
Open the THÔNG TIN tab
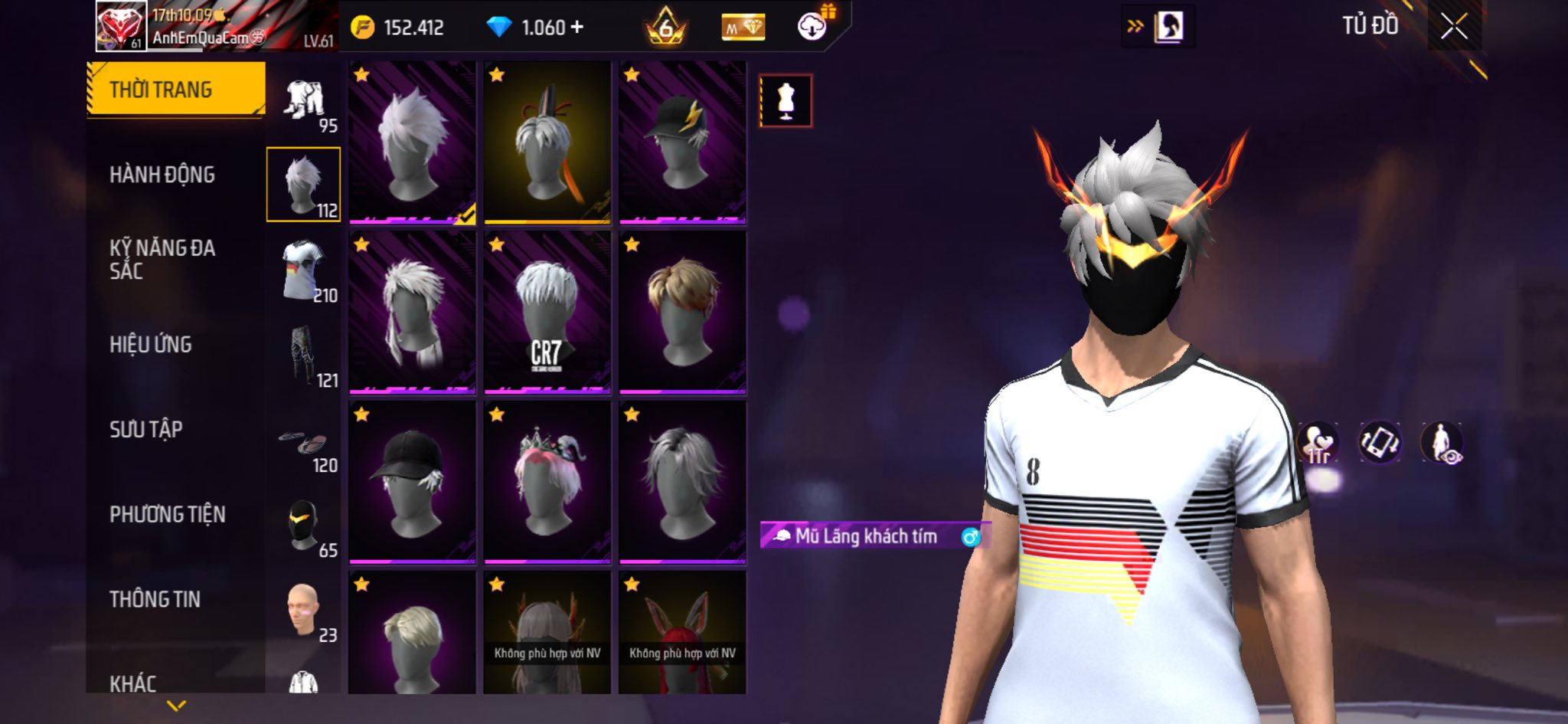pyautogui.click(x=155, y=599)
